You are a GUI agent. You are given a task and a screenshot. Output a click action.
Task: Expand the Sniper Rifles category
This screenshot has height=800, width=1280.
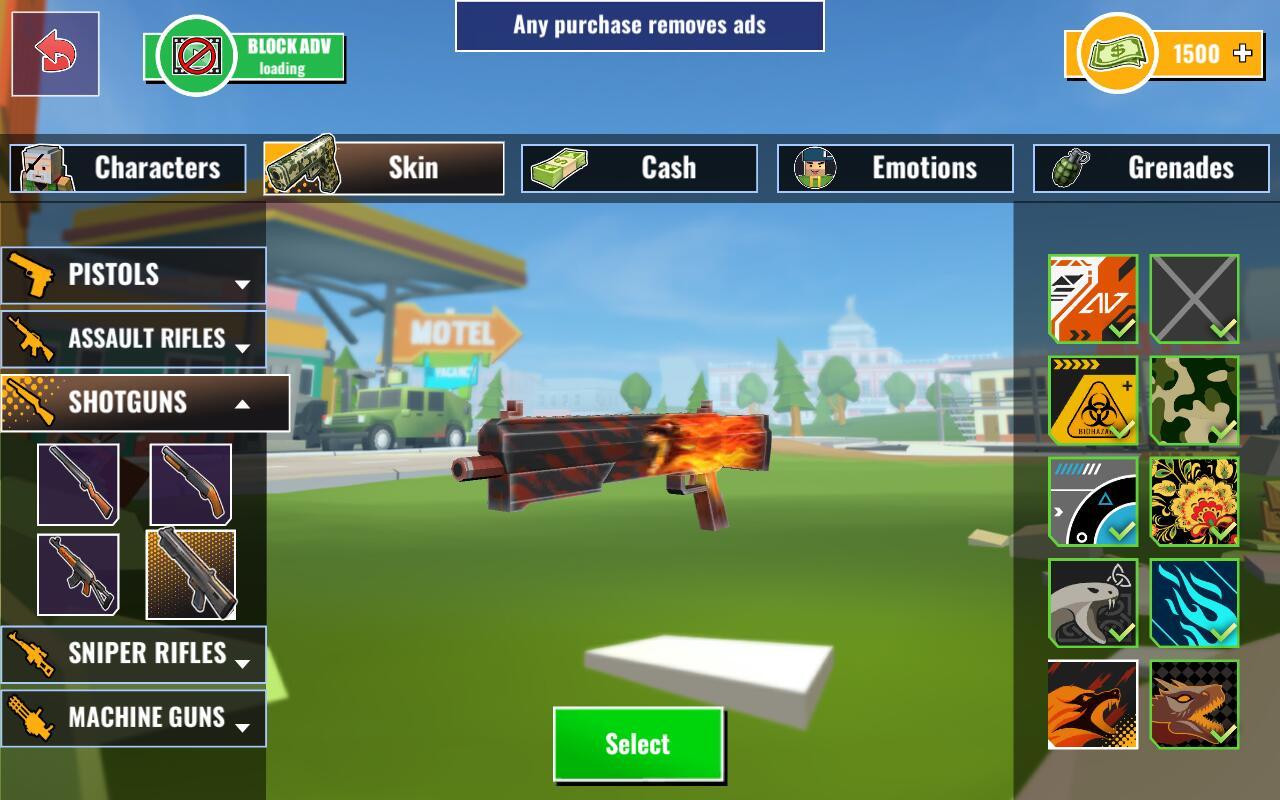[x=133, y=654]
